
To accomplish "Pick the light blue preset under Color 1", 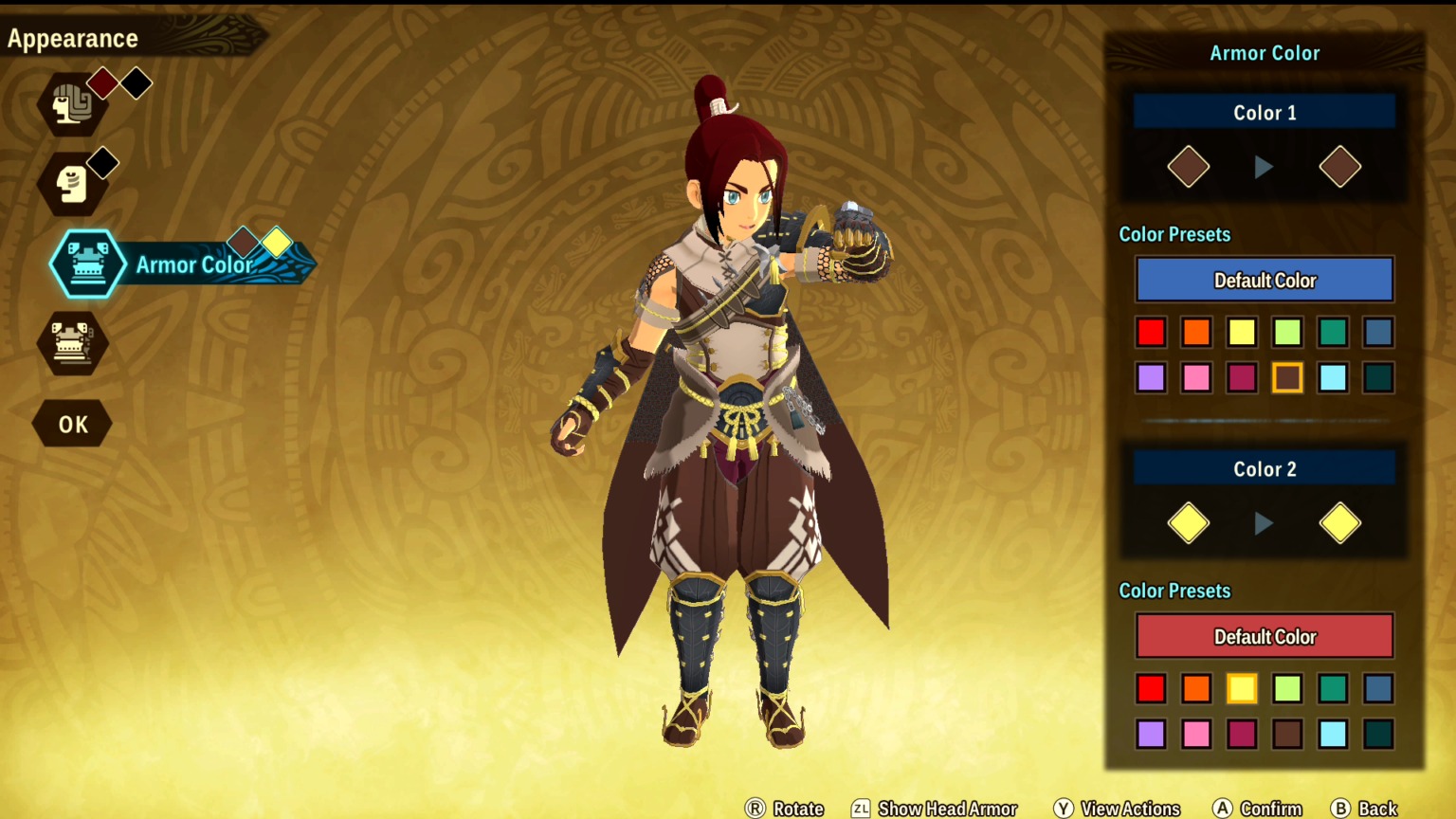I will [x=1333, y=377].
